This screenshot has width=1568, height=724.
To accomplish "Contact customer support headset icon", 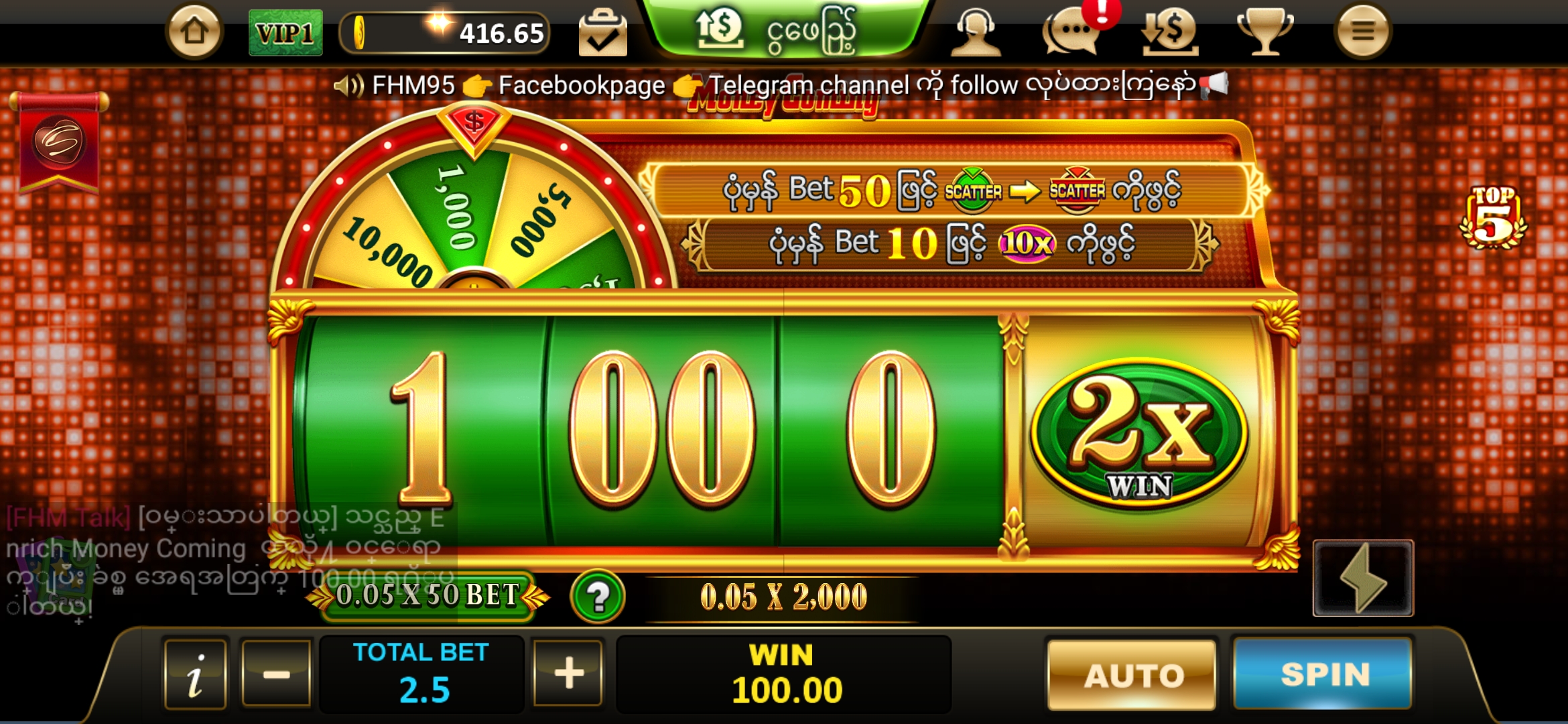I will 976,32.
